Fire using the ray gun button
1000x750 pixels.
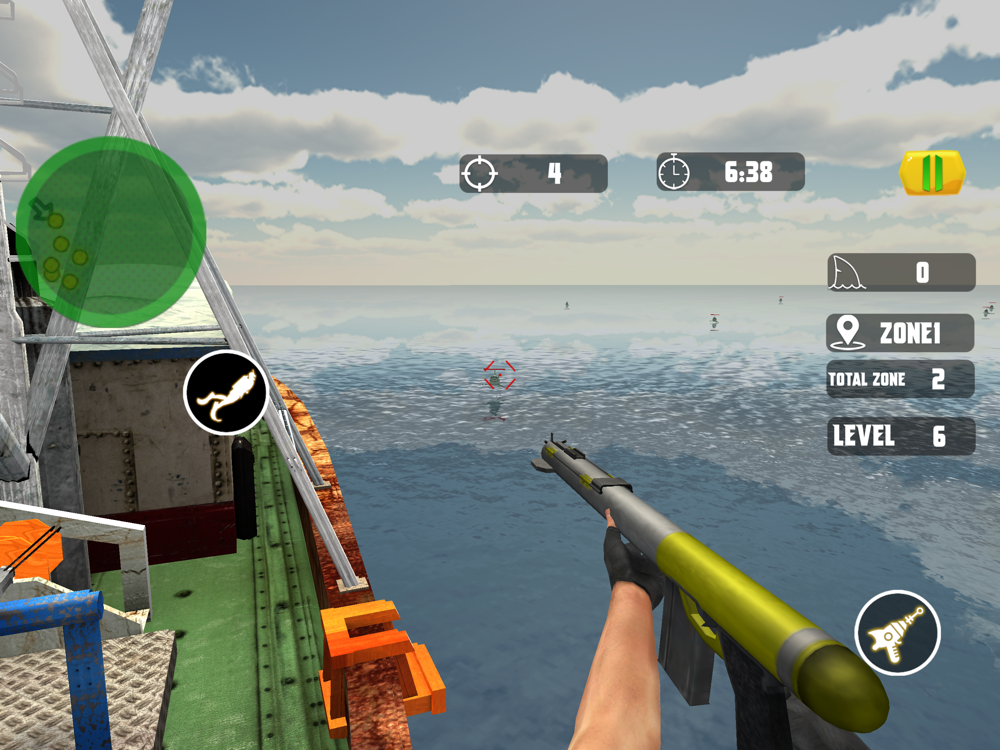pyautogui.click(x=898, y=632)
